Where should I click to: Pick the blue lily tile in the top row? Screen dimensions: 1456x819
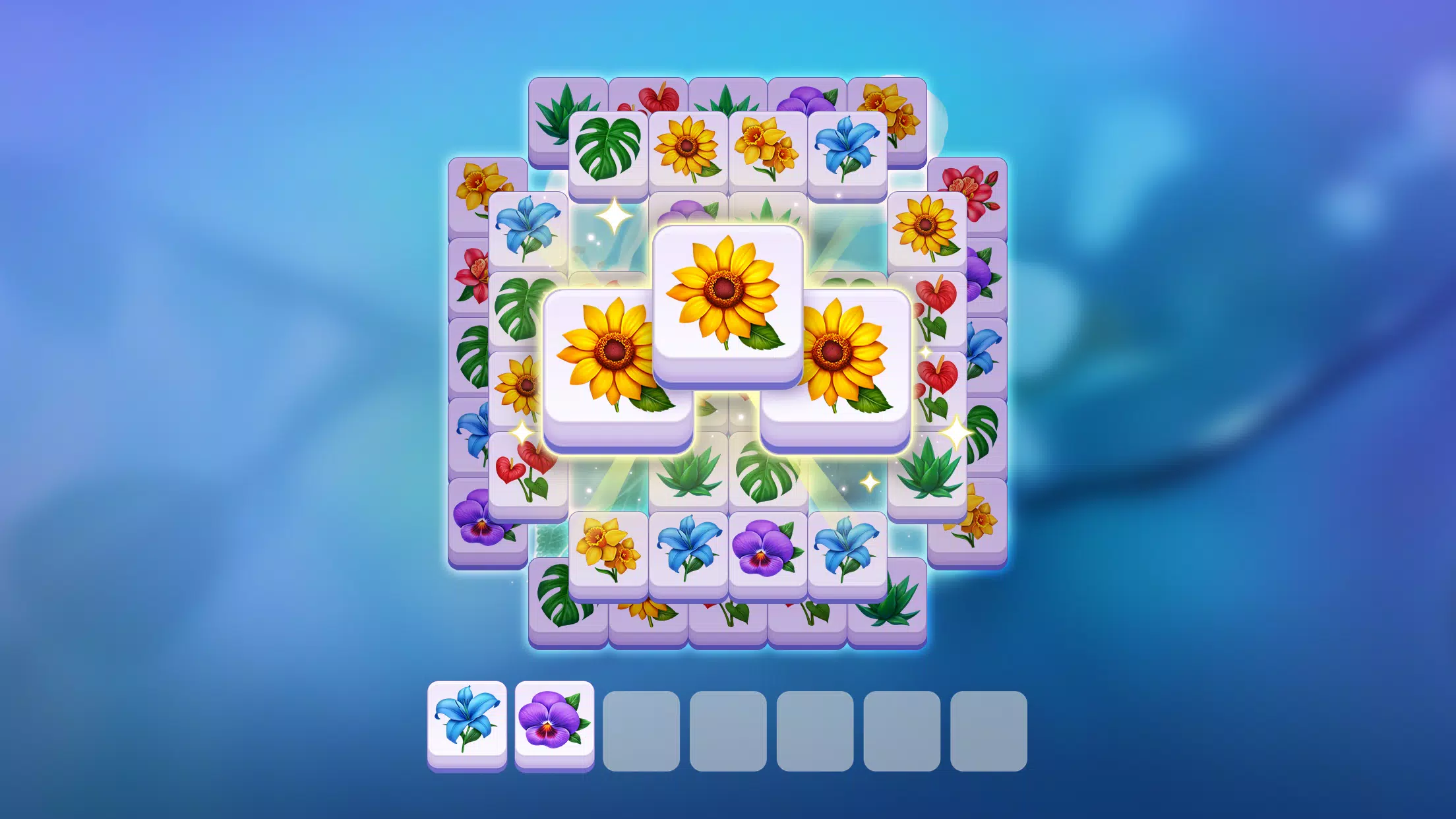click(x=851, y=148)
